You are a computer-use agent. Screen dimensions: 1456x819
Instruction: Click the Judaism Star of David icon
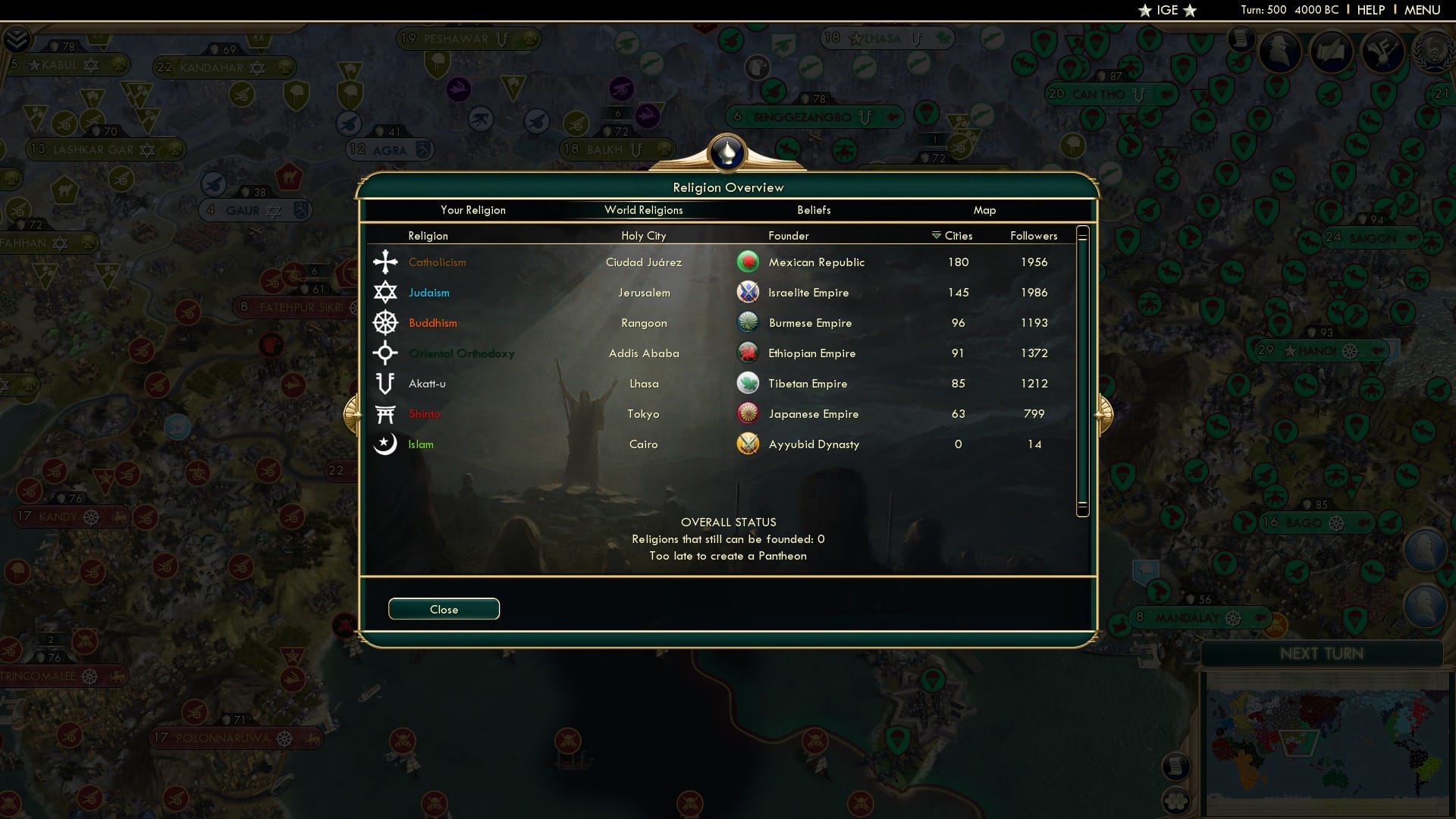click(x=385, y=292)
